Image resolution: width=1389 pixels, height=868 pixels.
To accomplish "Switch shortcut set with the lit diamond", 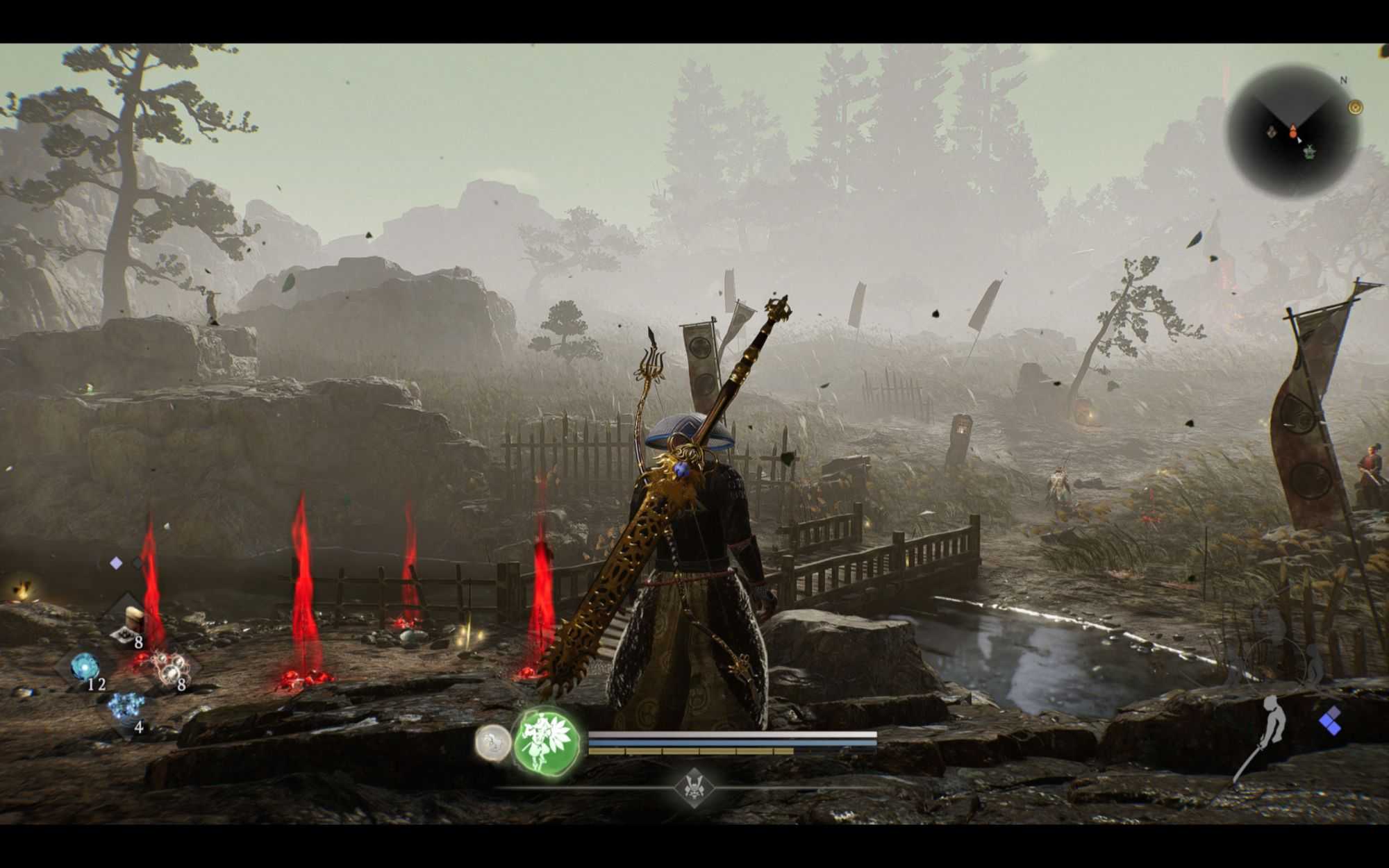I will 116,563.
